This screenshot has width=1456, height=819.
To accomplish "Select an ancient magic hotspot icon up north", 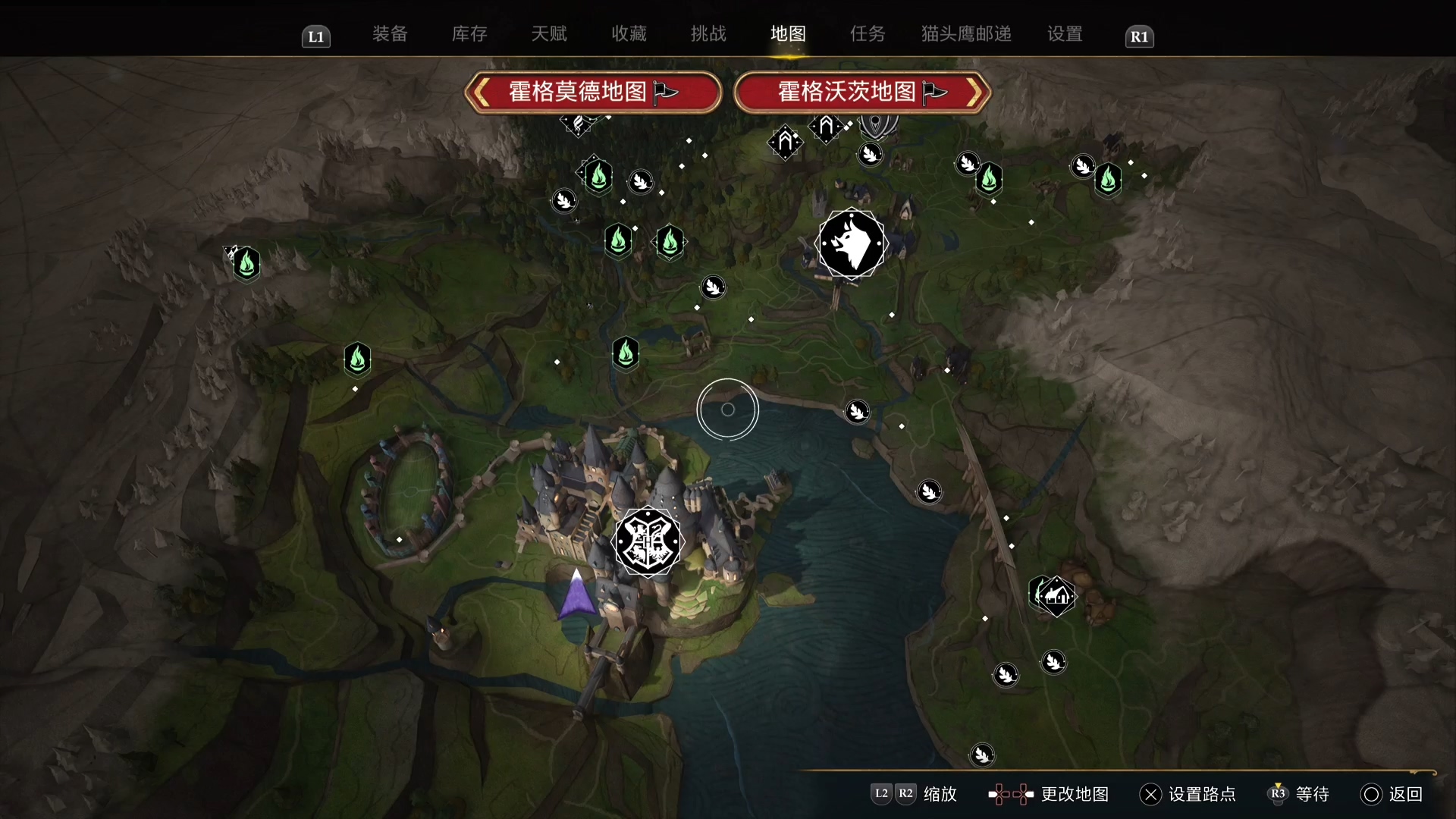I will [786, 143].
